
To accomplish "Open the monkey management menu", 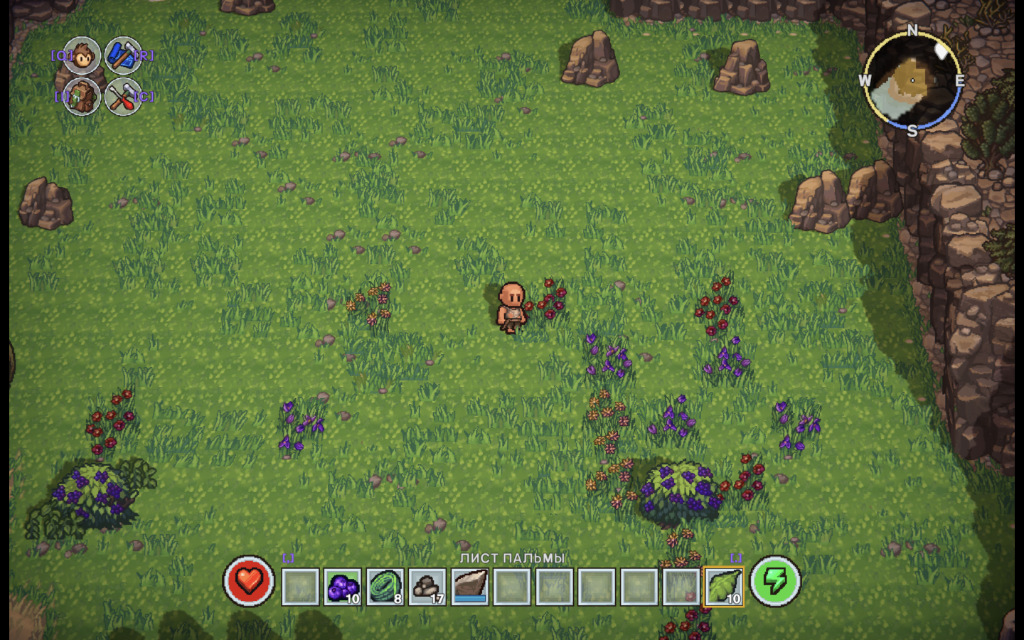I will coord(82,56).
